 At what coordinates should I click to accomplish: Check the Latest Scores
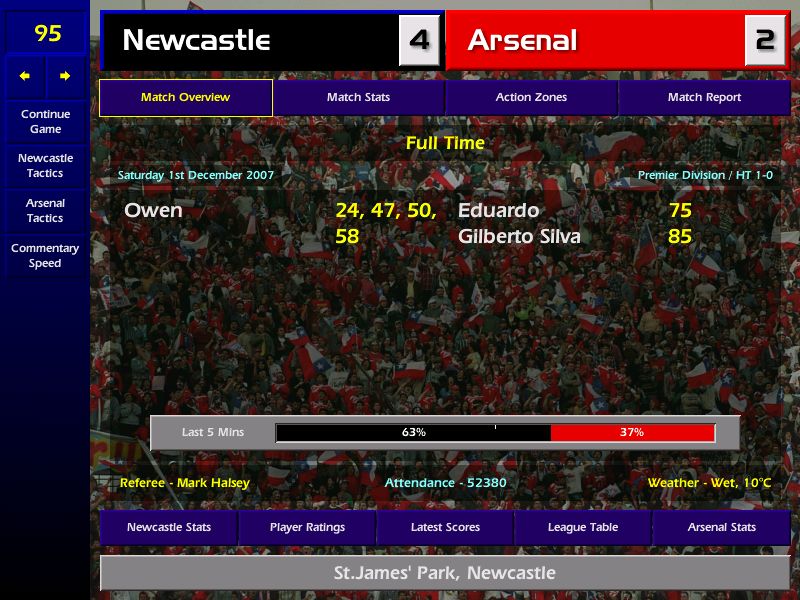point(445,527)
